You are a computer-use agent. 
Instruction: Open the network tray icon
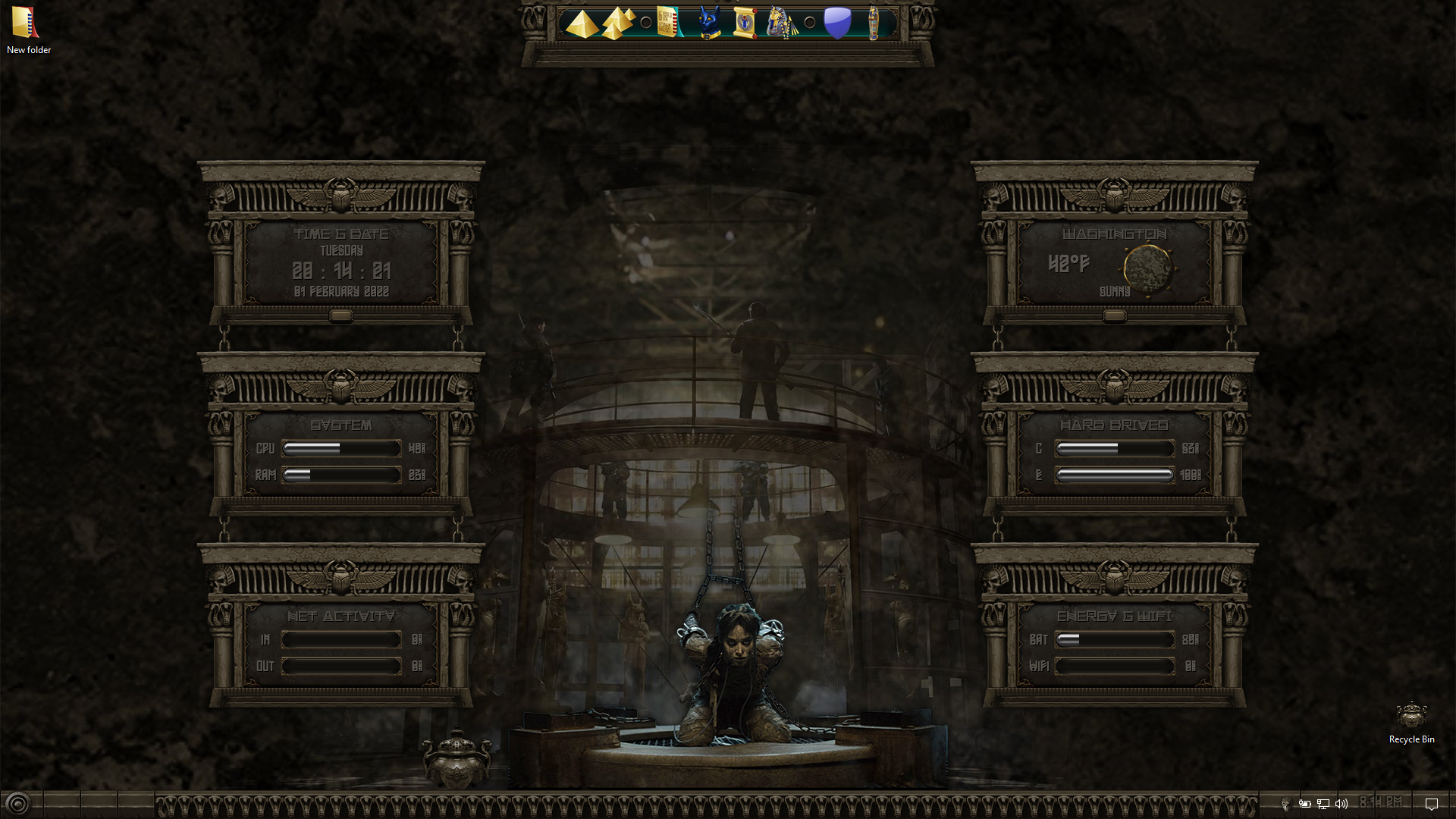(x=1323, y=804)
